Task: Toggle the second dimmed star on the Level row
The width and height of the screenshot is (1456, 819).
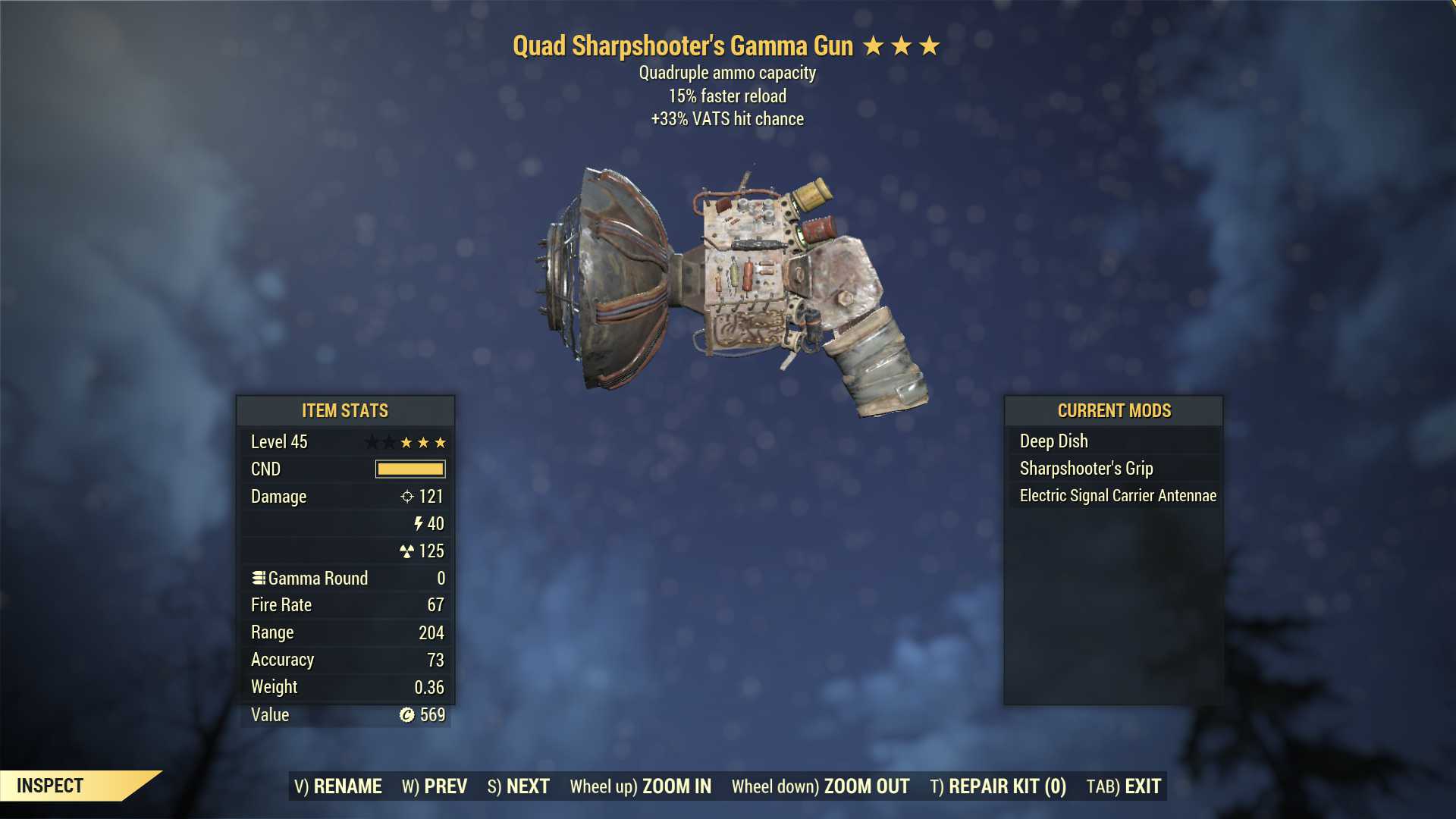Action: click(389, 442)
